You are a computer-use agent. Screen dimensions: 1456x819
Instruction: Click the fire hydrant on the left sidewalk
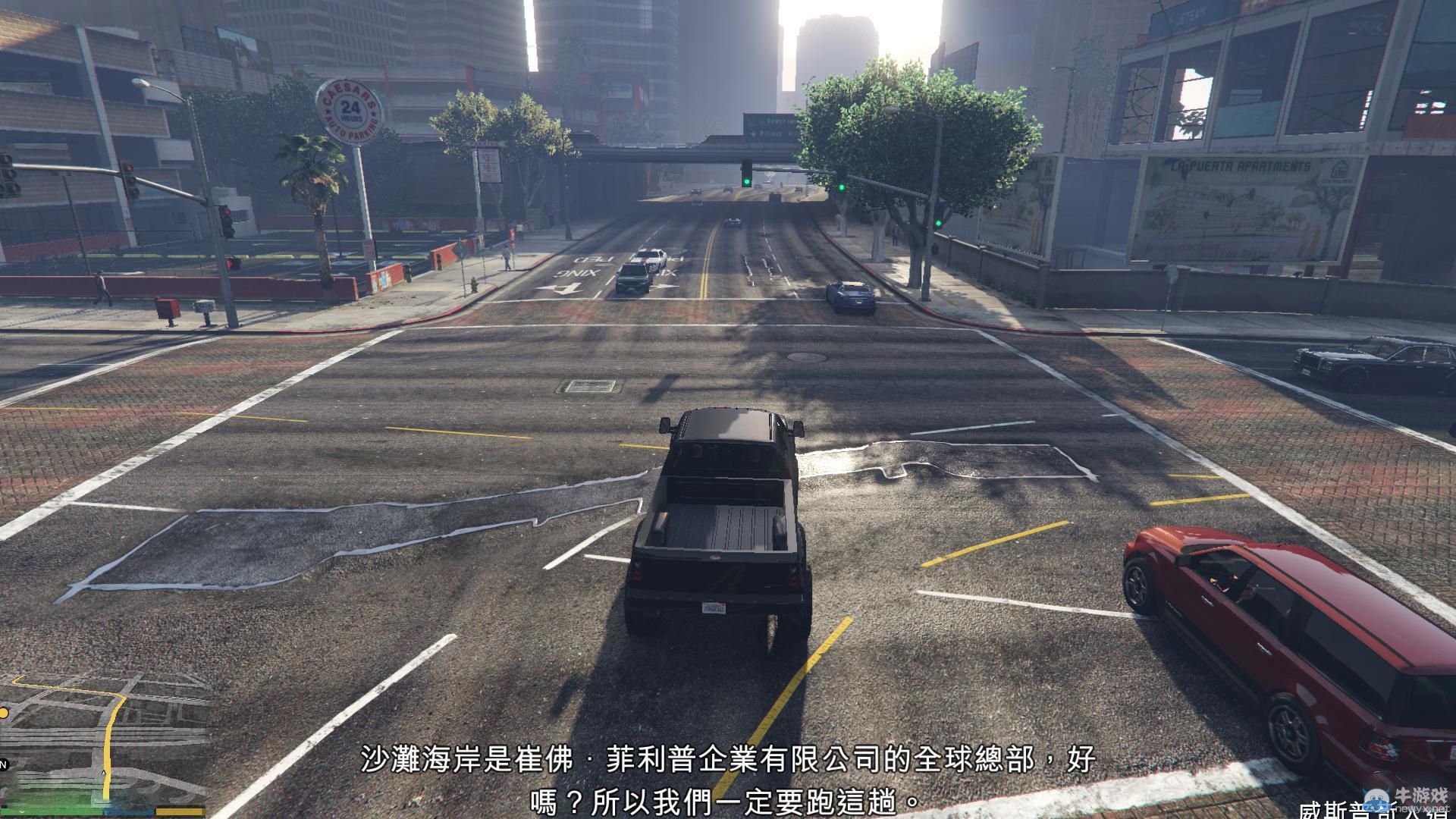pos(472,284)
